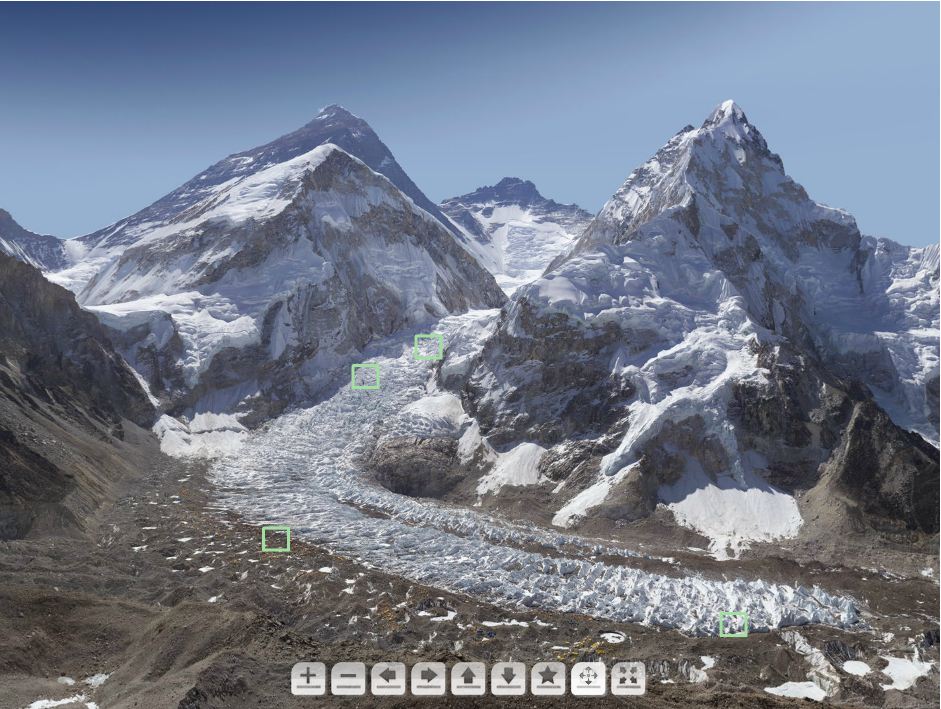
Task: Zoom out with the minus button
Action: 348,679
